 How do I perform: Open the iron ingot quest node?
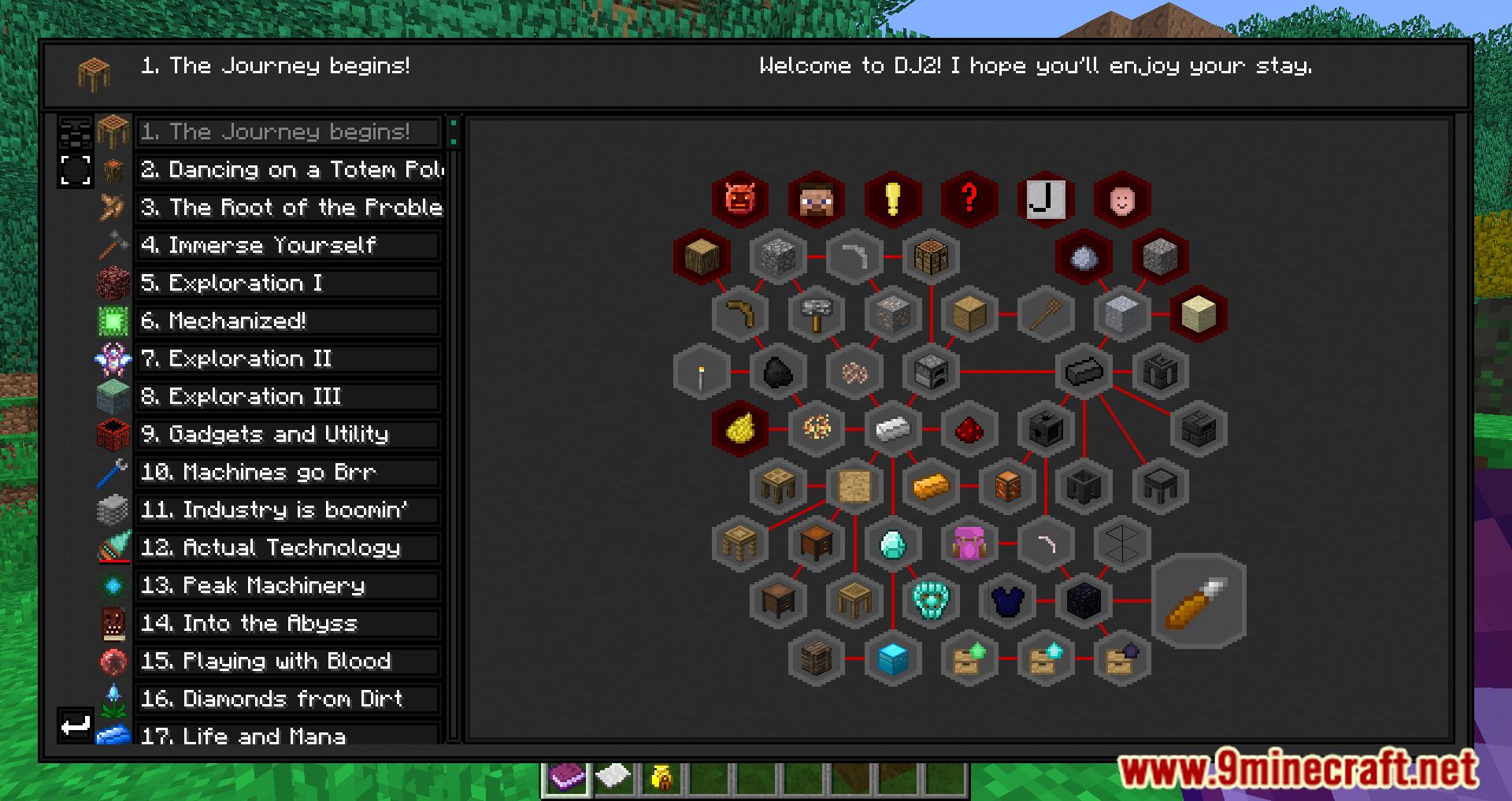tap(892, 430)
